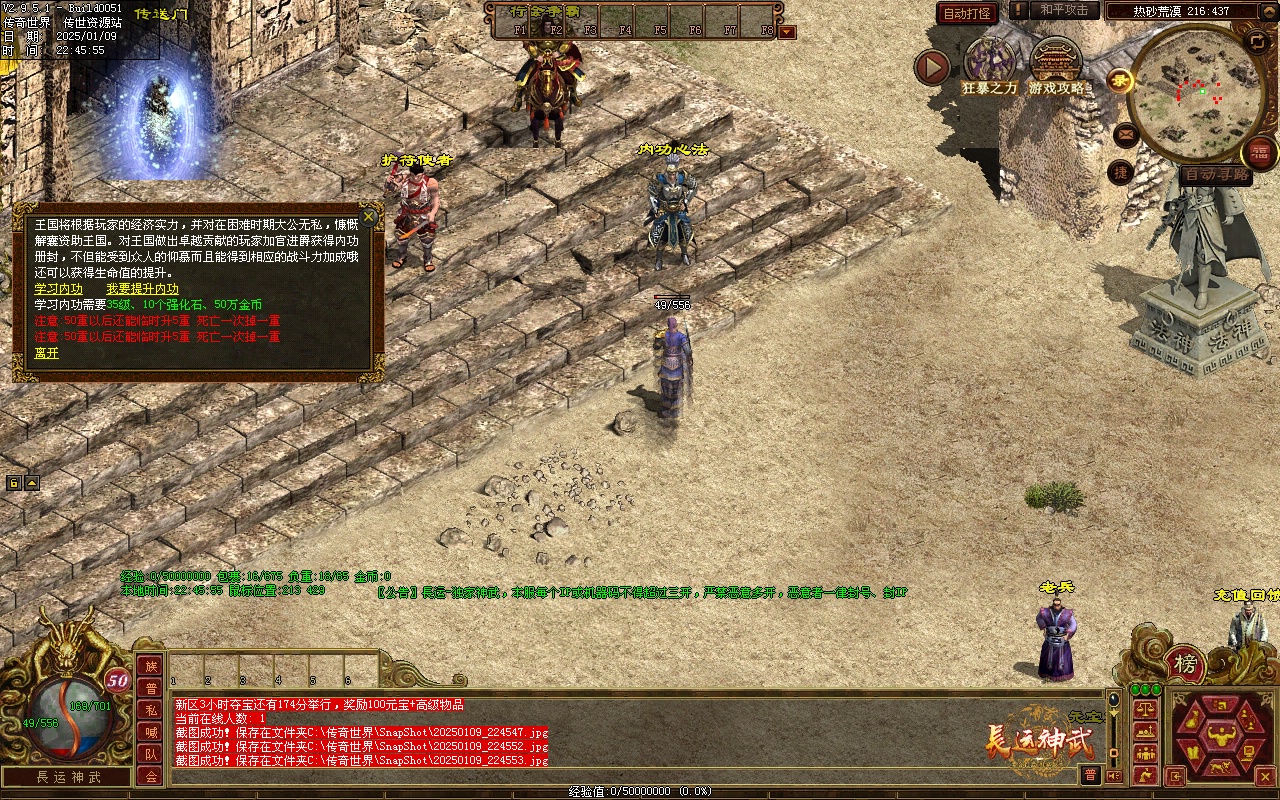
Task: Close the NPC dialogue window
Action: (369, 216)
